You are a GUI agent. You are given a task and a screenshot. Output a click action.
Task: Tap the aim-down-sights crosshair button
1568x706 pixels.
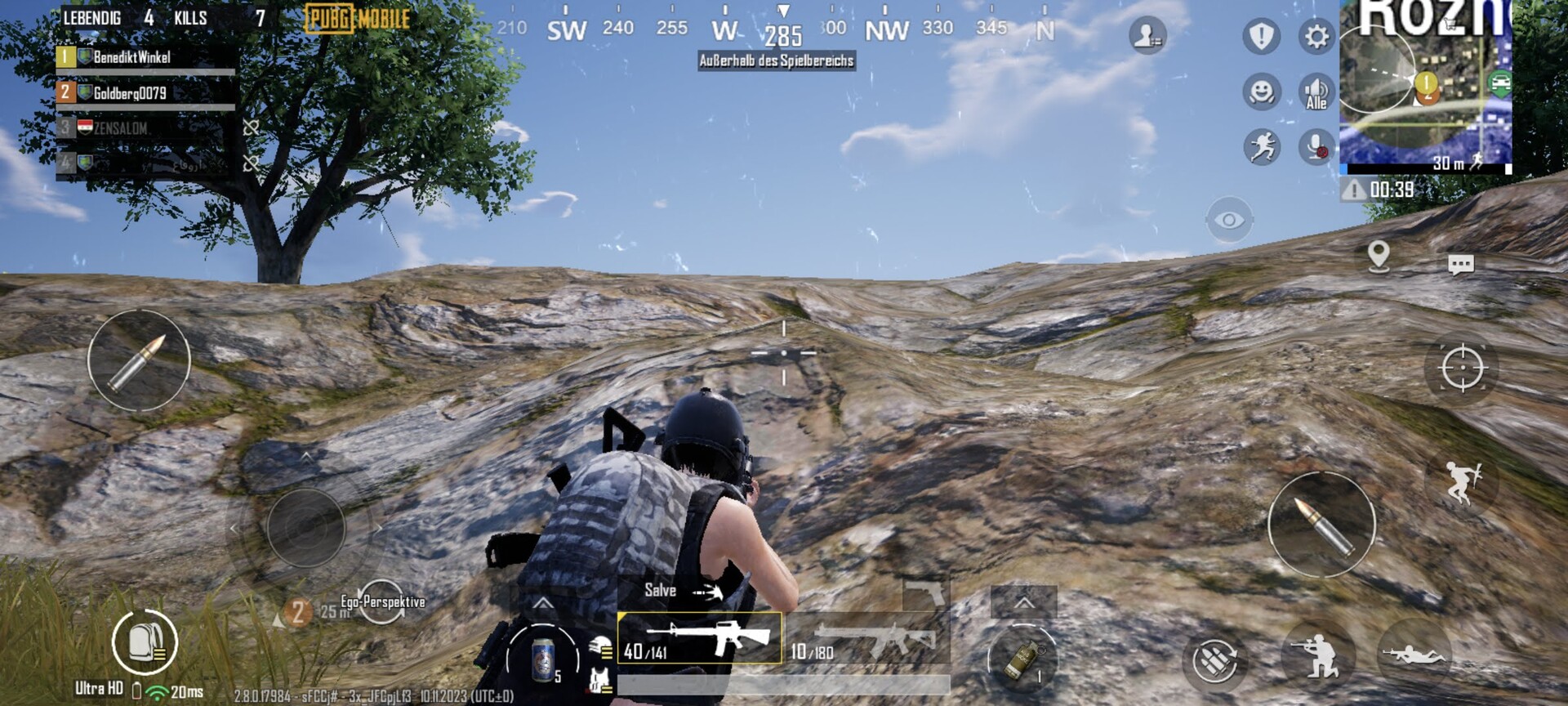point(1462,368)
